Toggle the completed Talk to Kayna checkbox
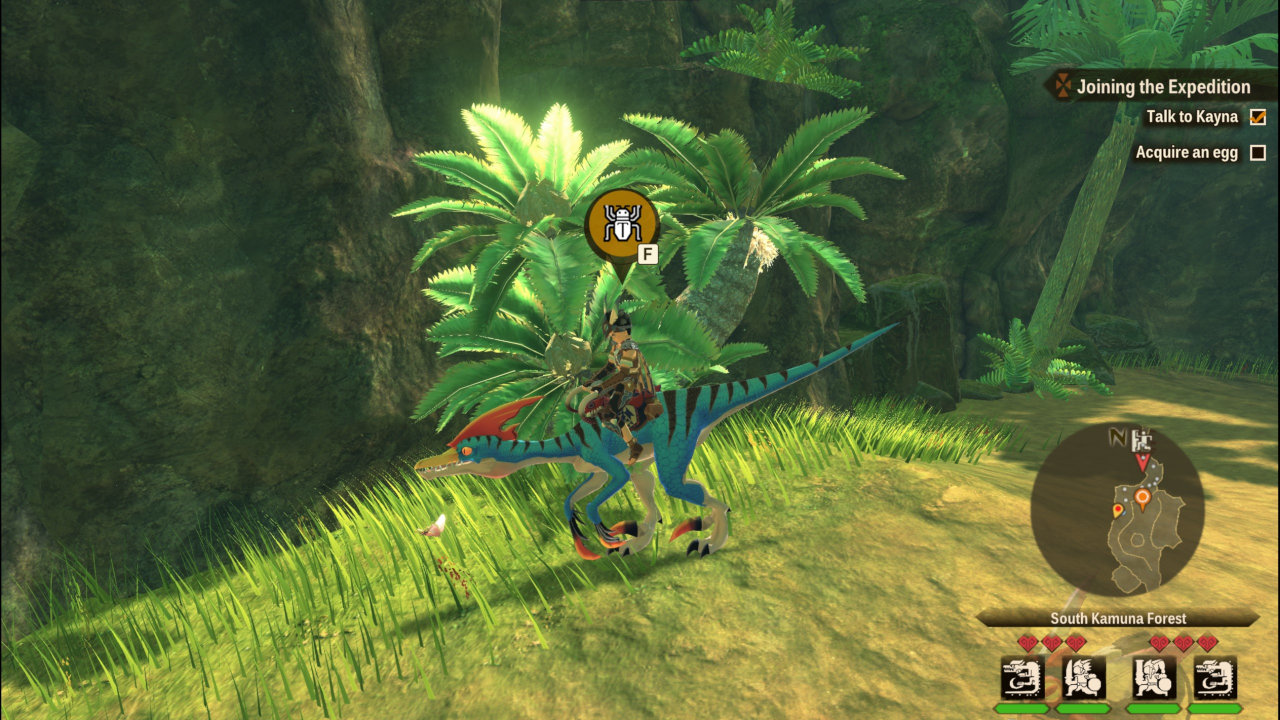This screenshot has width=1280, height=720. click(x=1256, y=117)
